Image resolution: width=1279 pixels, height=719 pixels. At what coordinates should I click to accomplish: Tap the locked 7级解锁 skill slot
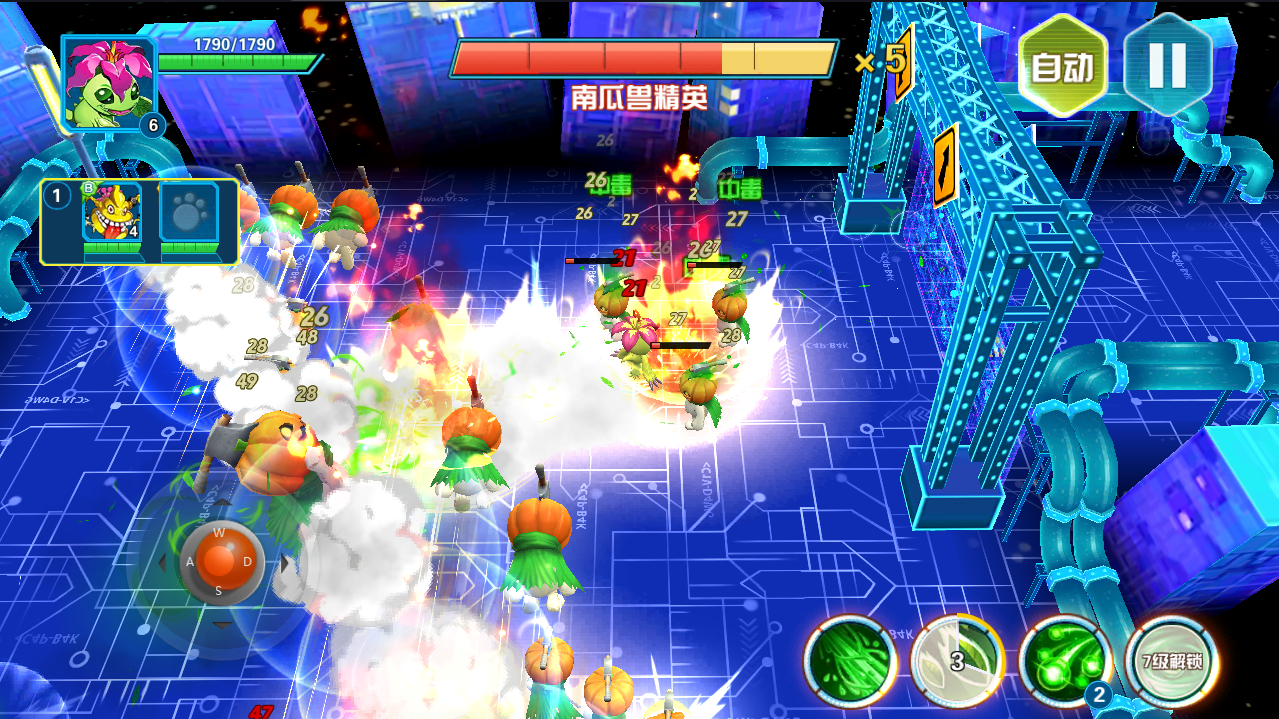coord(1171,662)
